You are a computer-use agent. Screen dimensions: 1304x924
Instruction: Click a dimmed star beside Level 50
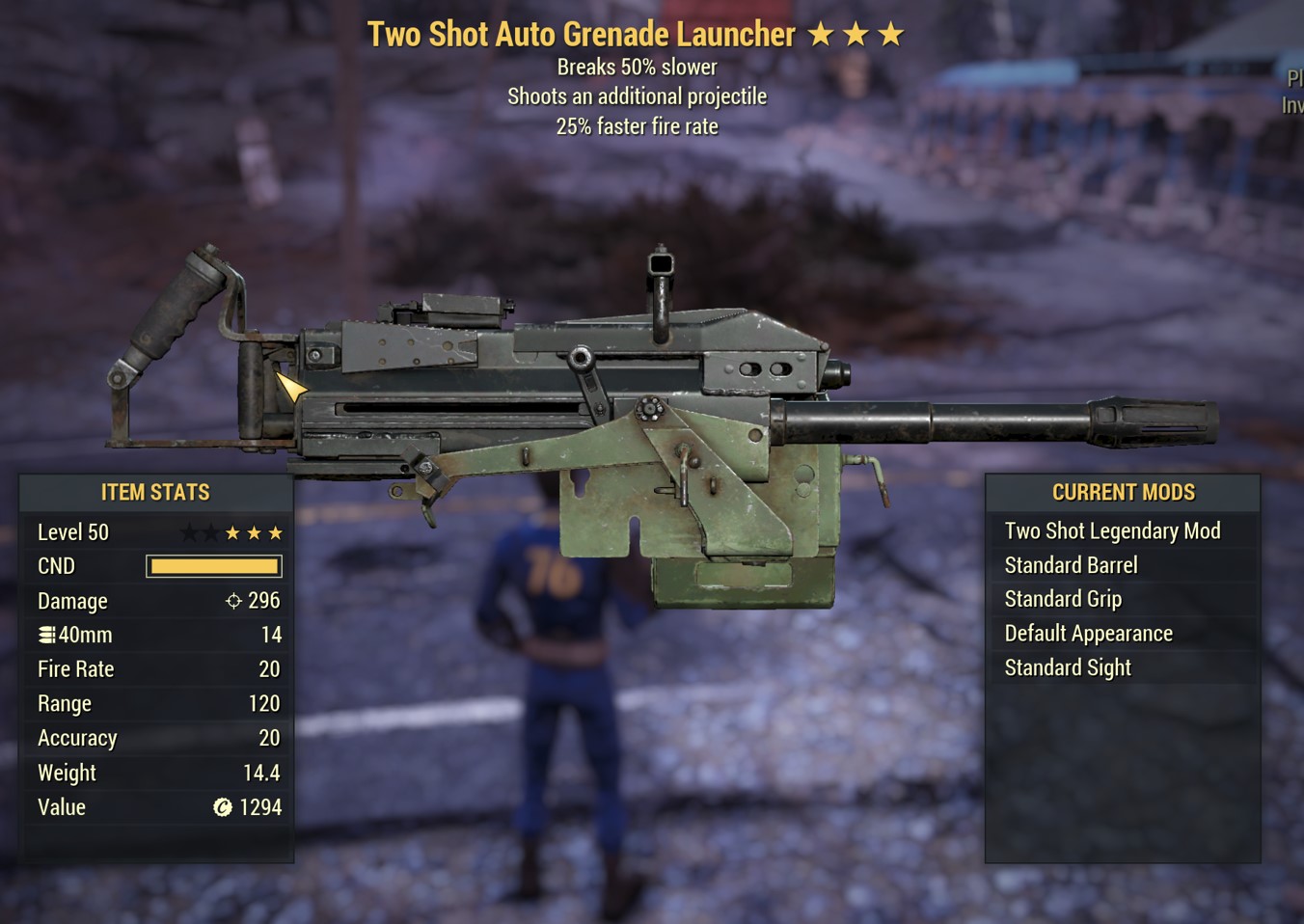[x=189, y=531]
